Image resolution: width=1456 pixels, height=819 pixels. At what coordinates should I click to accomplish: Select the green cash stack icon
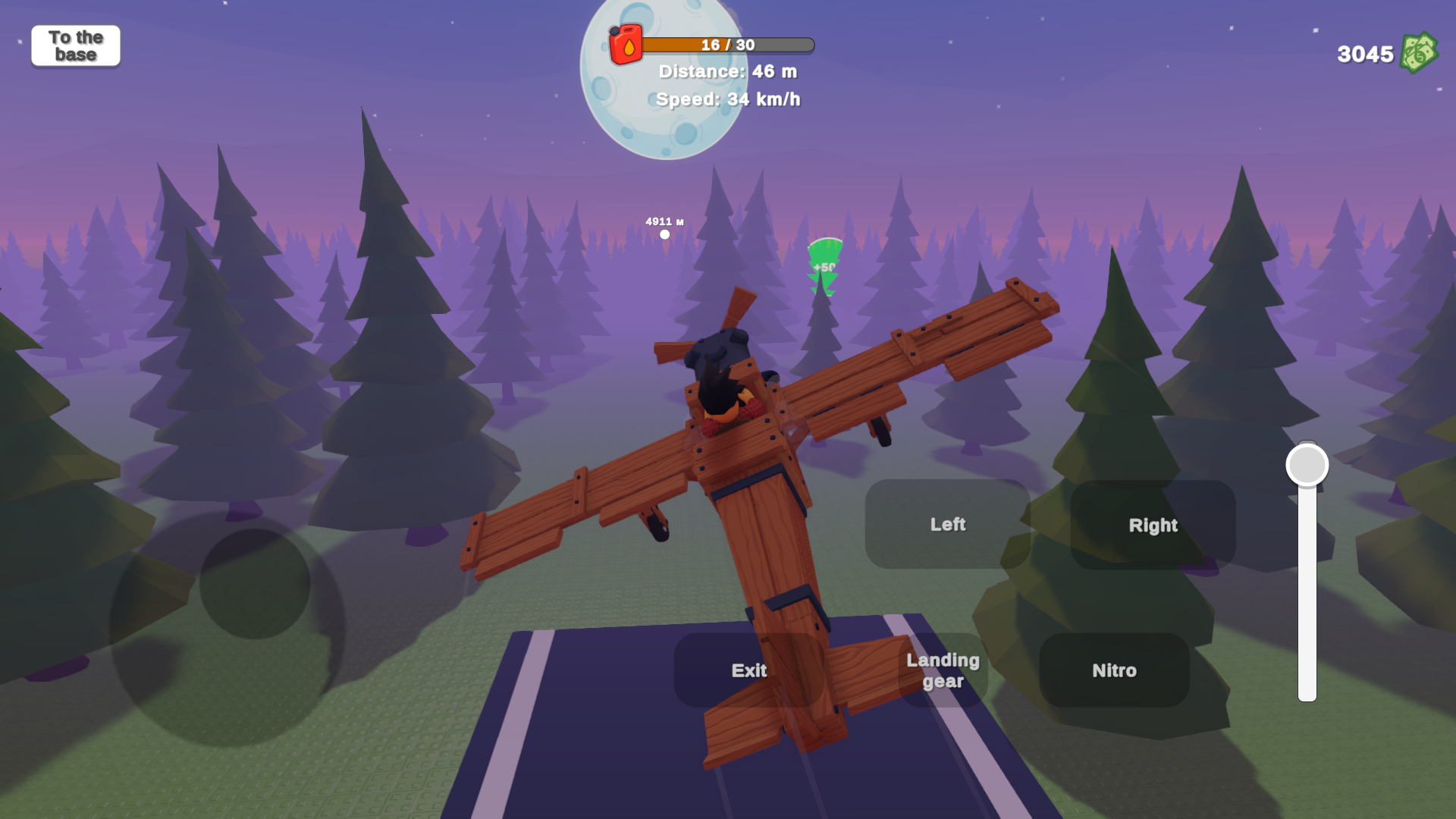point(1420,52)
